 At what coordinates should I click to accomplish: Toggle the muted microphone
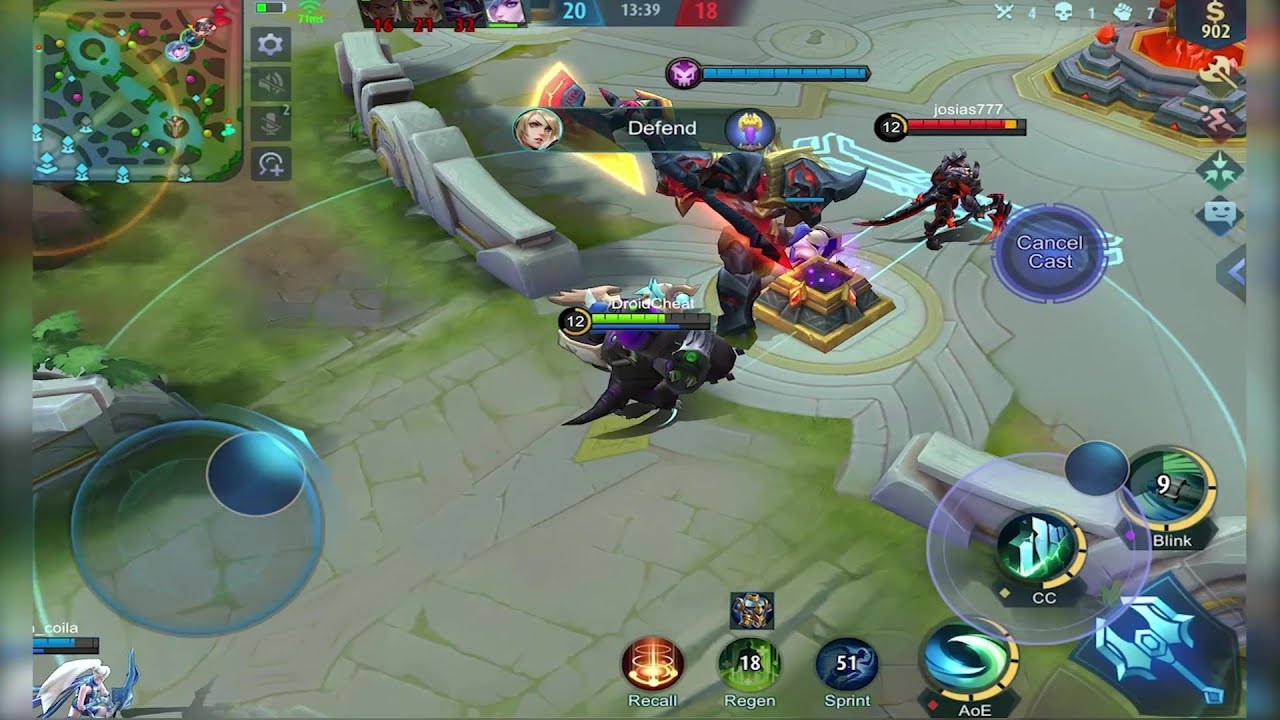pos(270,120)
